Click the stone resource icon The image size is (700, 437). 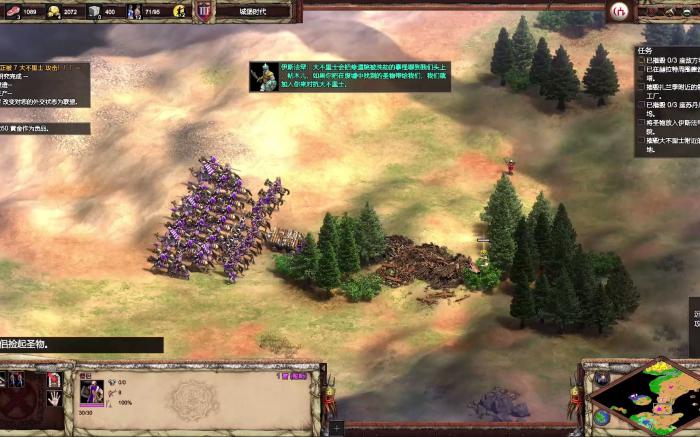(94, 11)
